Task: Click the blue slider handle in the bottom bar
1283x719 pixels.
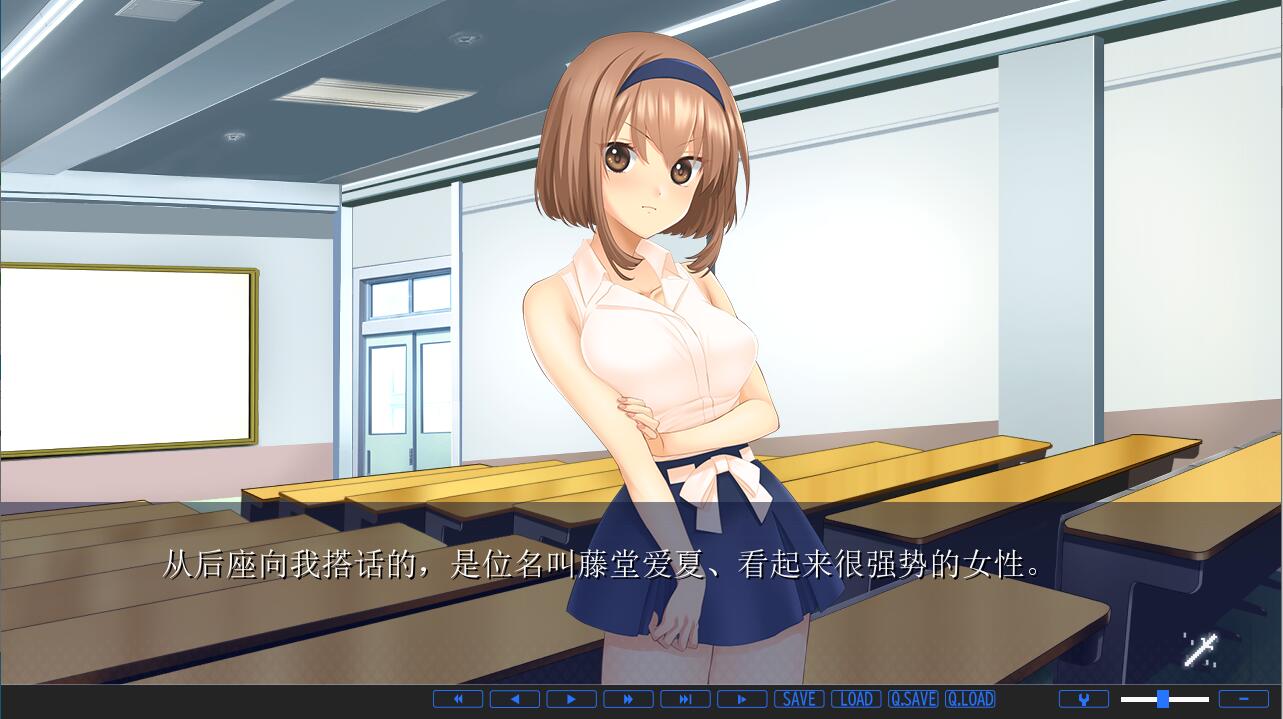Action: (x=1163, y=699)
